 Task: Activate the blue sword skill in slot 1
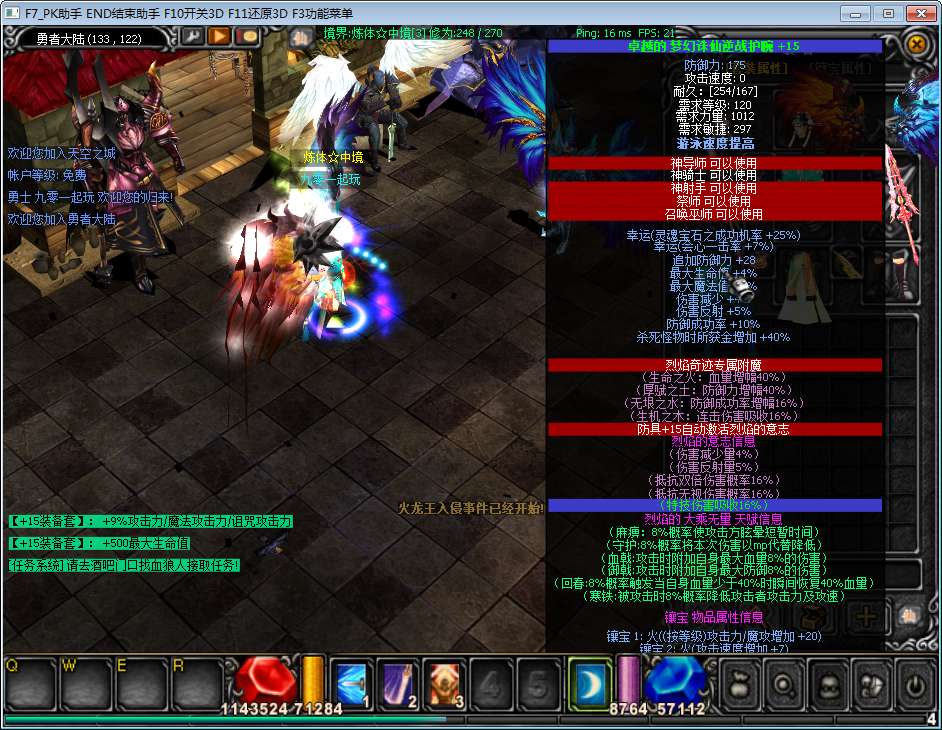coord(352,683)
